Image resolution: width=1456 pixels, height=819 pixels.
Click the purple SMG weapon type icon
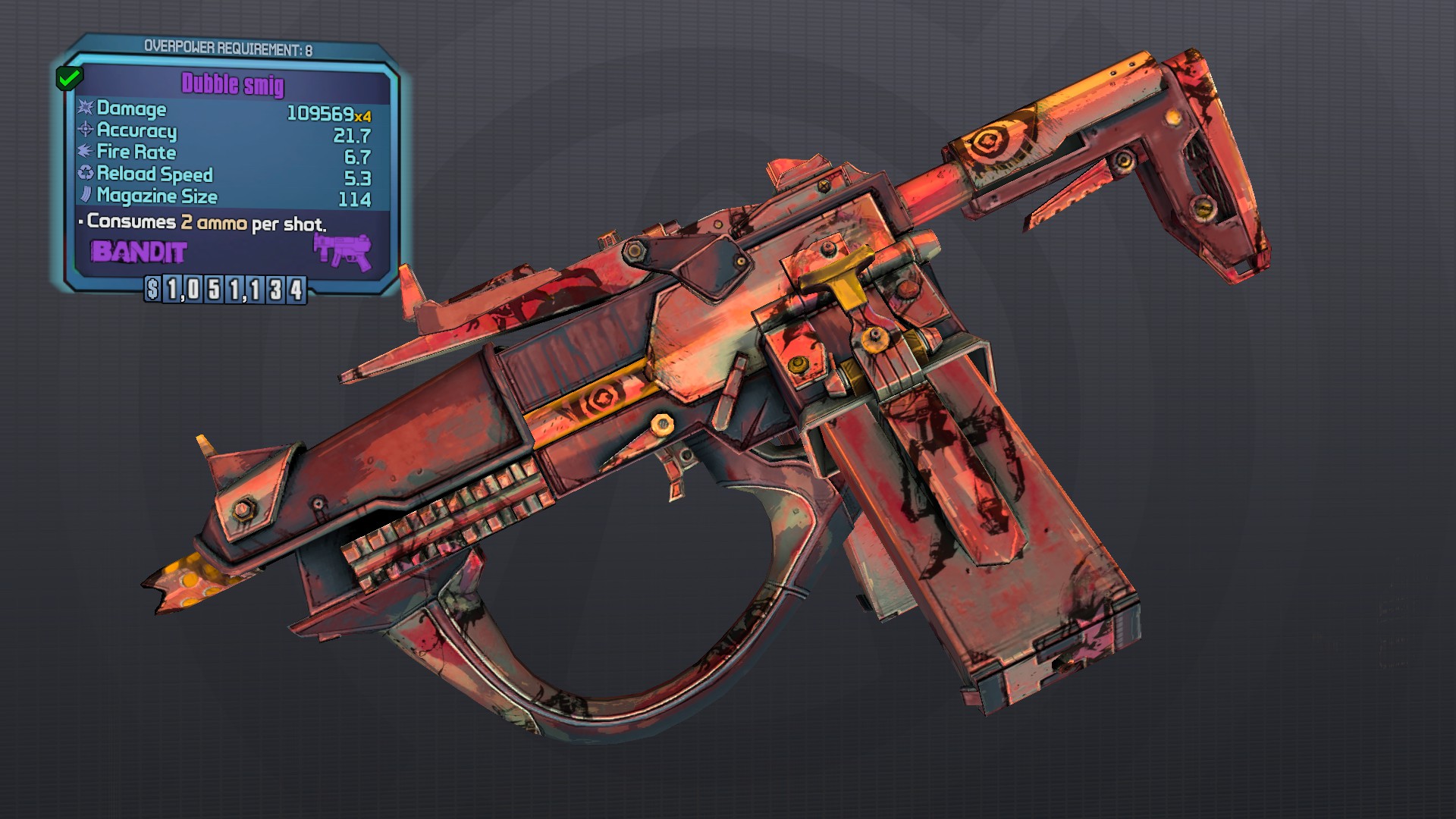pos(343,251)
